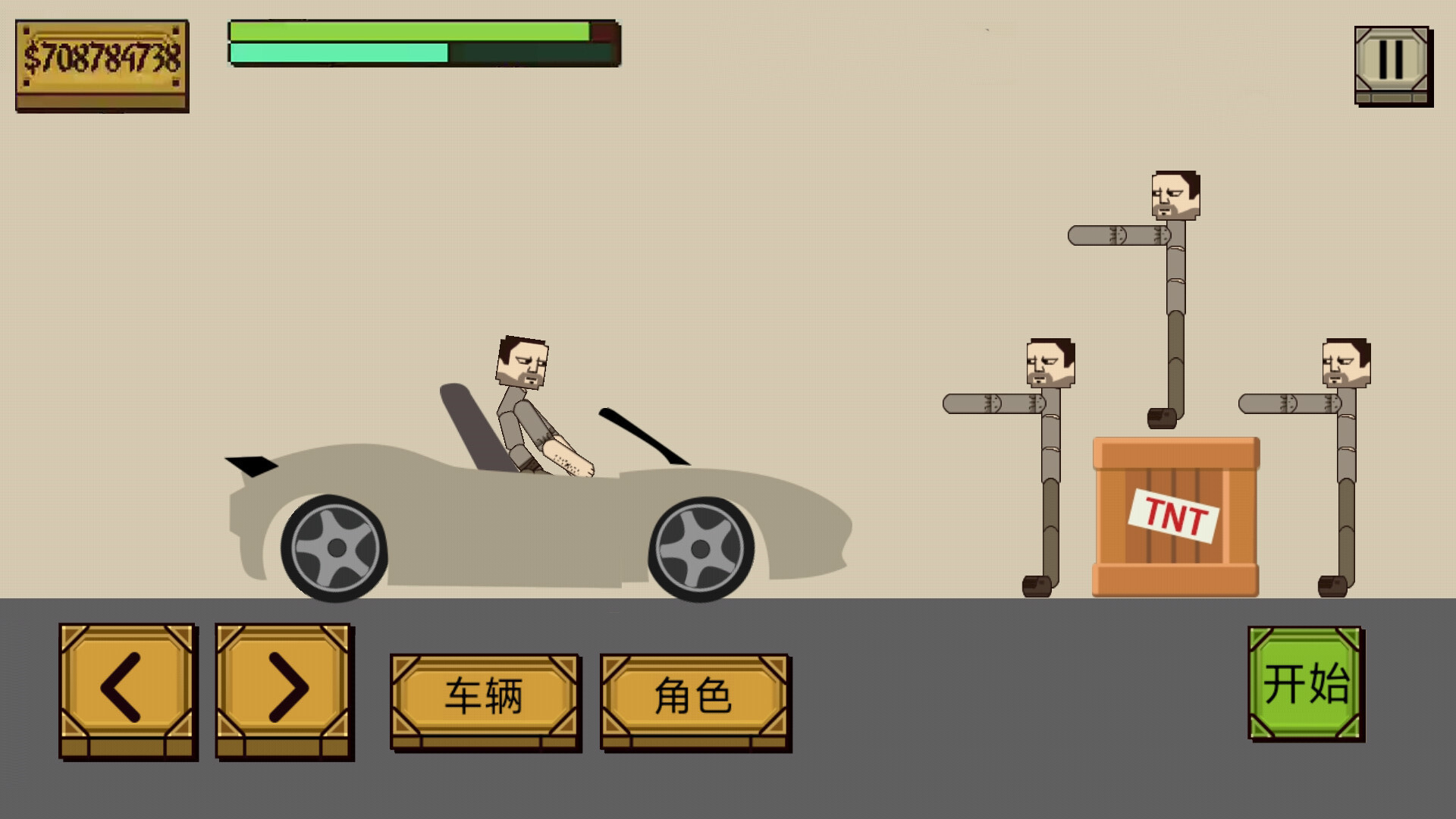Click the teal fuel bar below the health bar

337,55
